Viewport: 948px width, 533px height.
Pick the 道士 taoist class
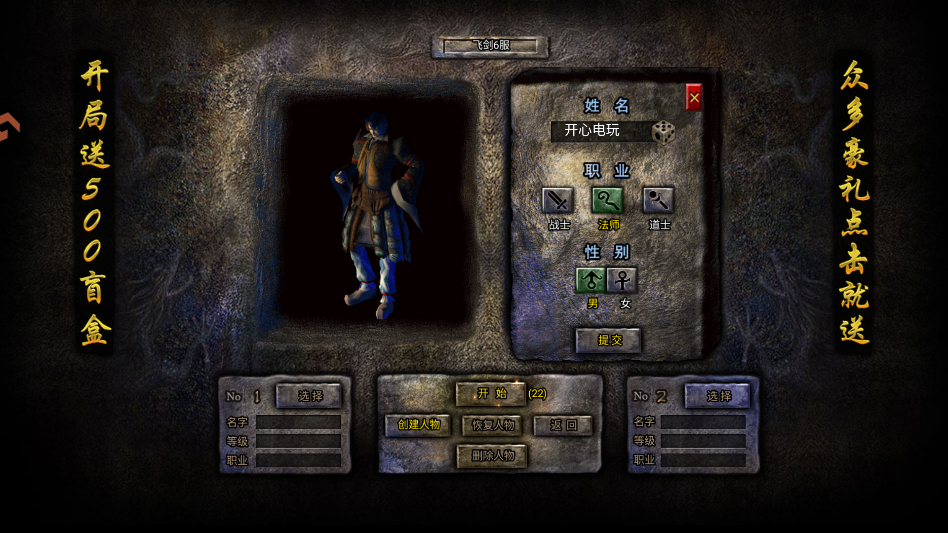pyautogui.click(x=658, y=200)
